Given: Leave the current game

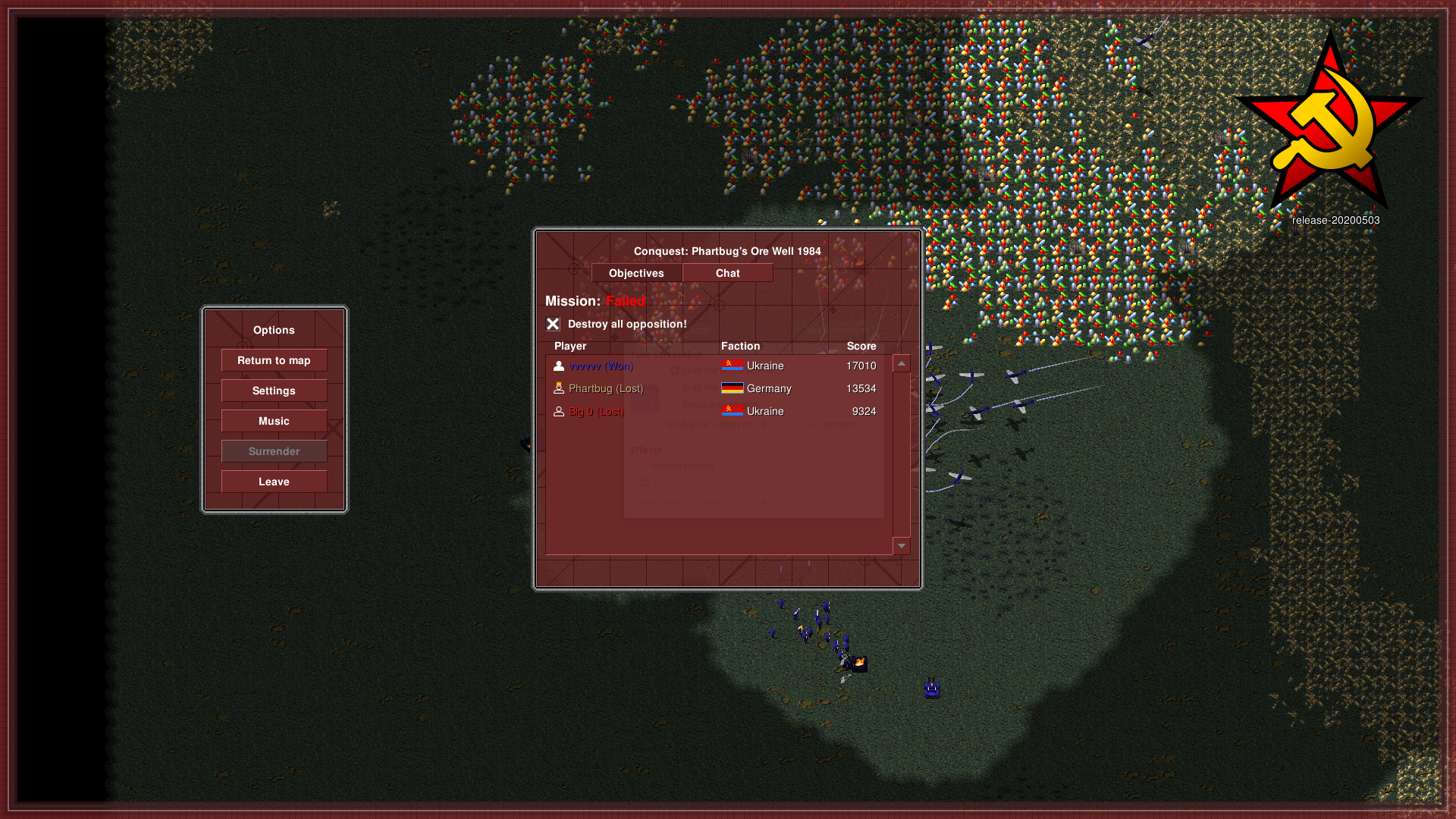Looking at the screenshot, I should point(274,482).
